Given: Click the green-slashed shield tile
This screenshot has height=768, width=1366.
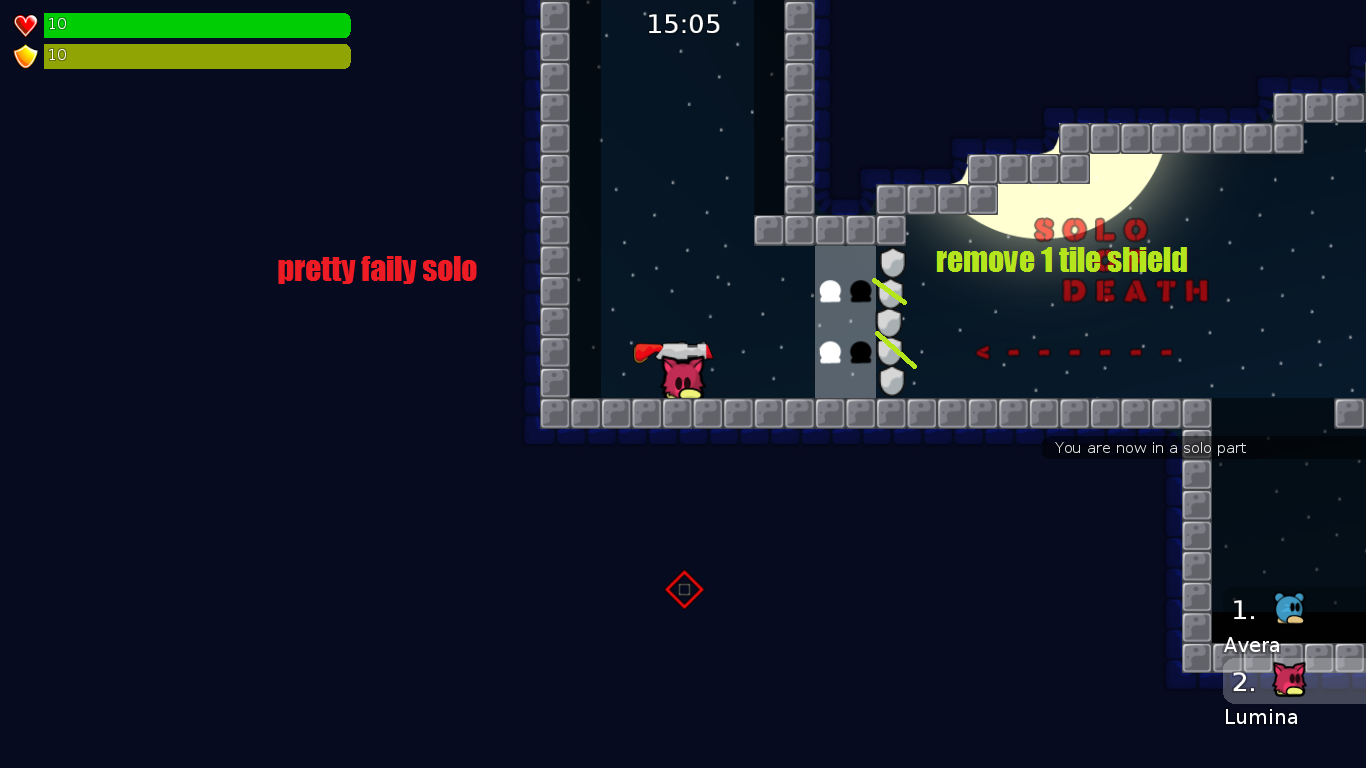Looking at the screenshot, I should coord(890,290).
